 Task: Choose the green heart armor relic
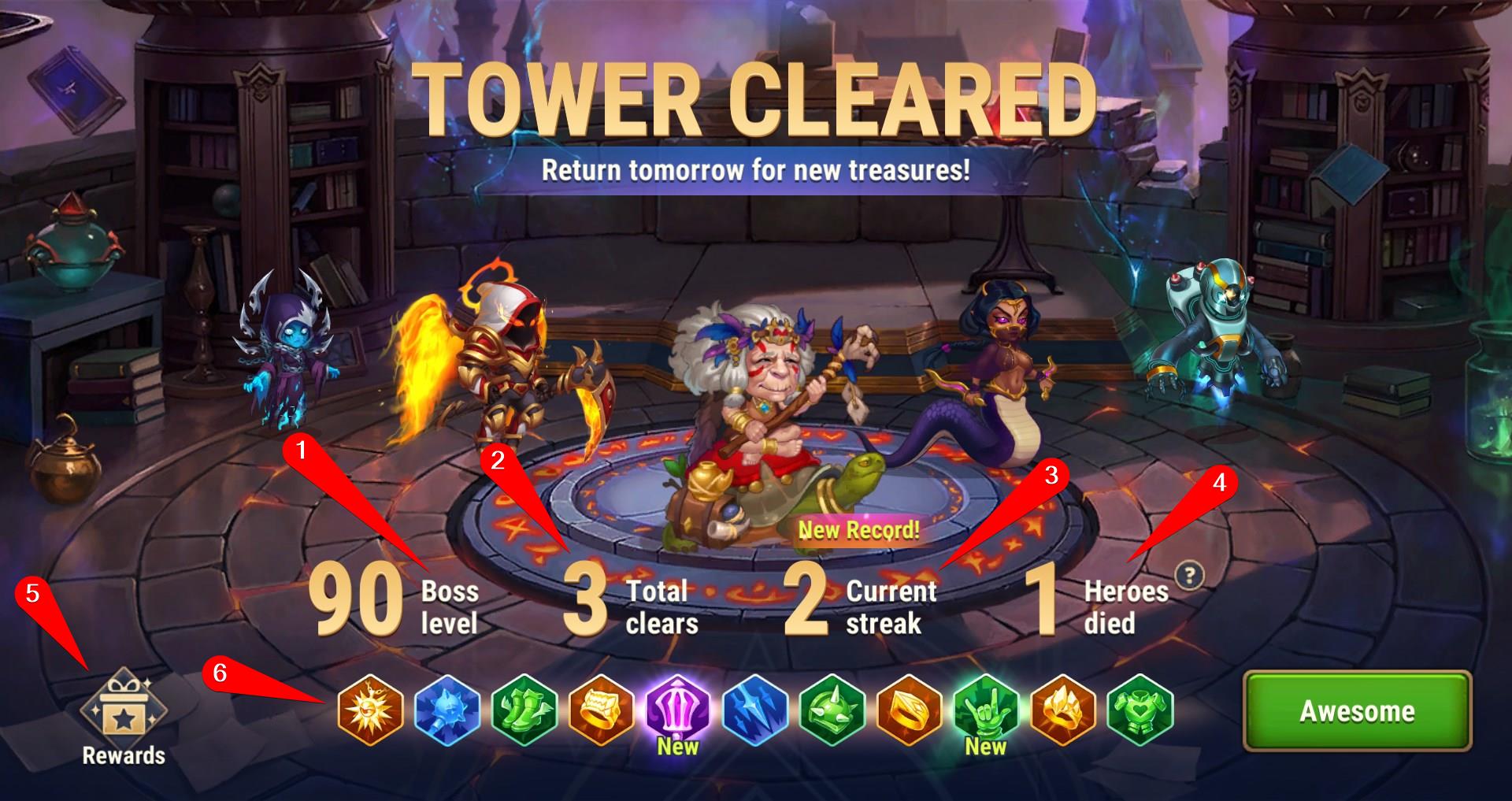1140,710
